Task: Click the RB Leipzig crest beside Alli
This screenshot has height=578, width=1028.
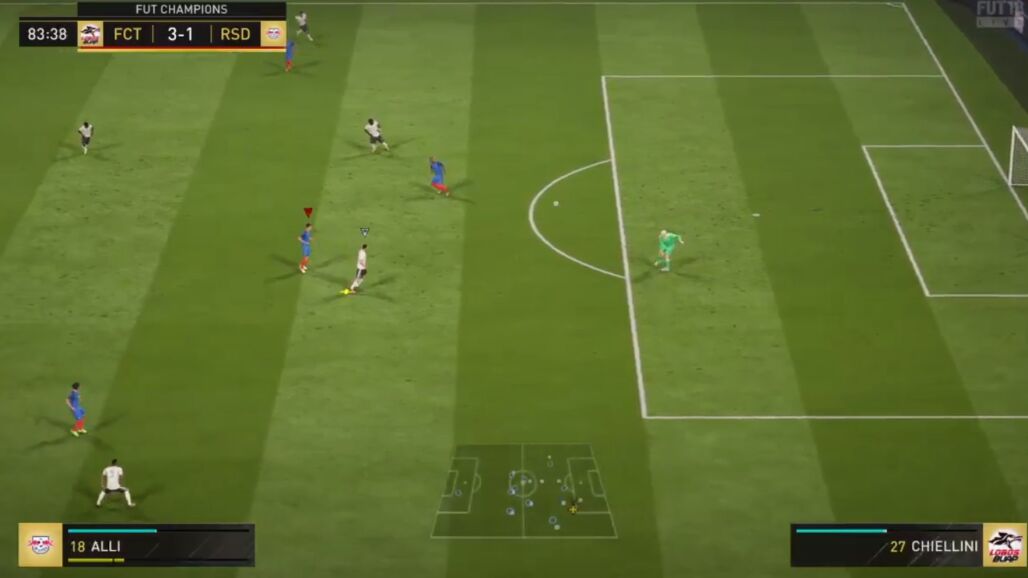Action: pyautogui.click(x=40, y=545)
